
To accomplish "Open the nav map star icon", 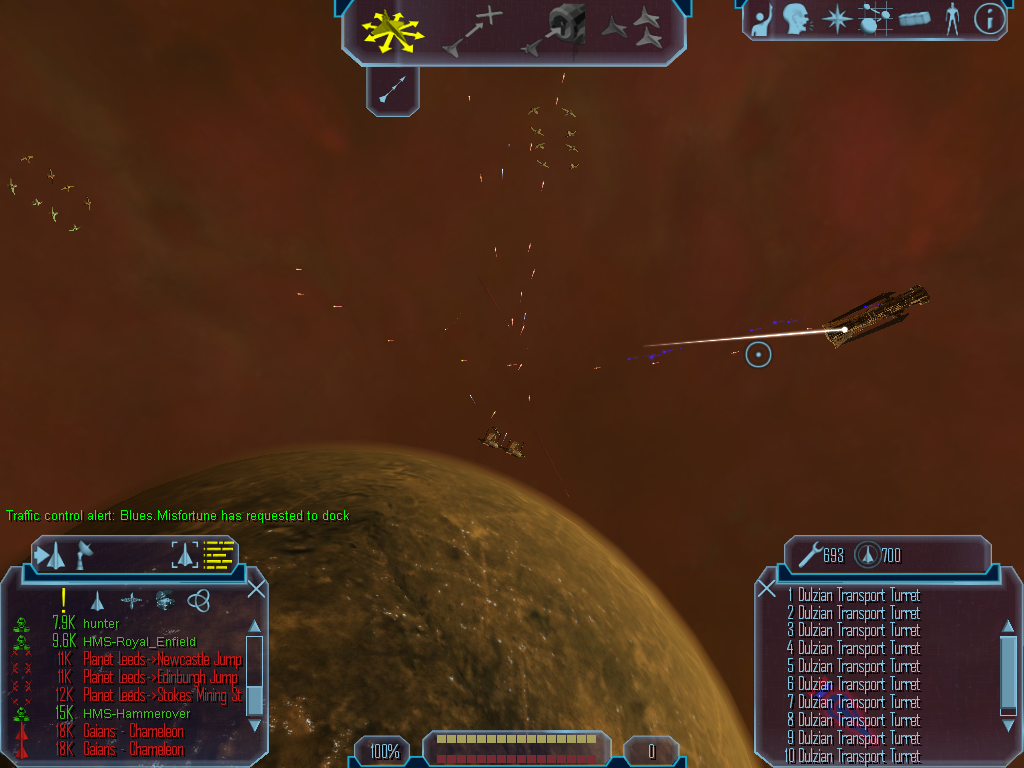I will pyautogui.click(x=835, y=18).
